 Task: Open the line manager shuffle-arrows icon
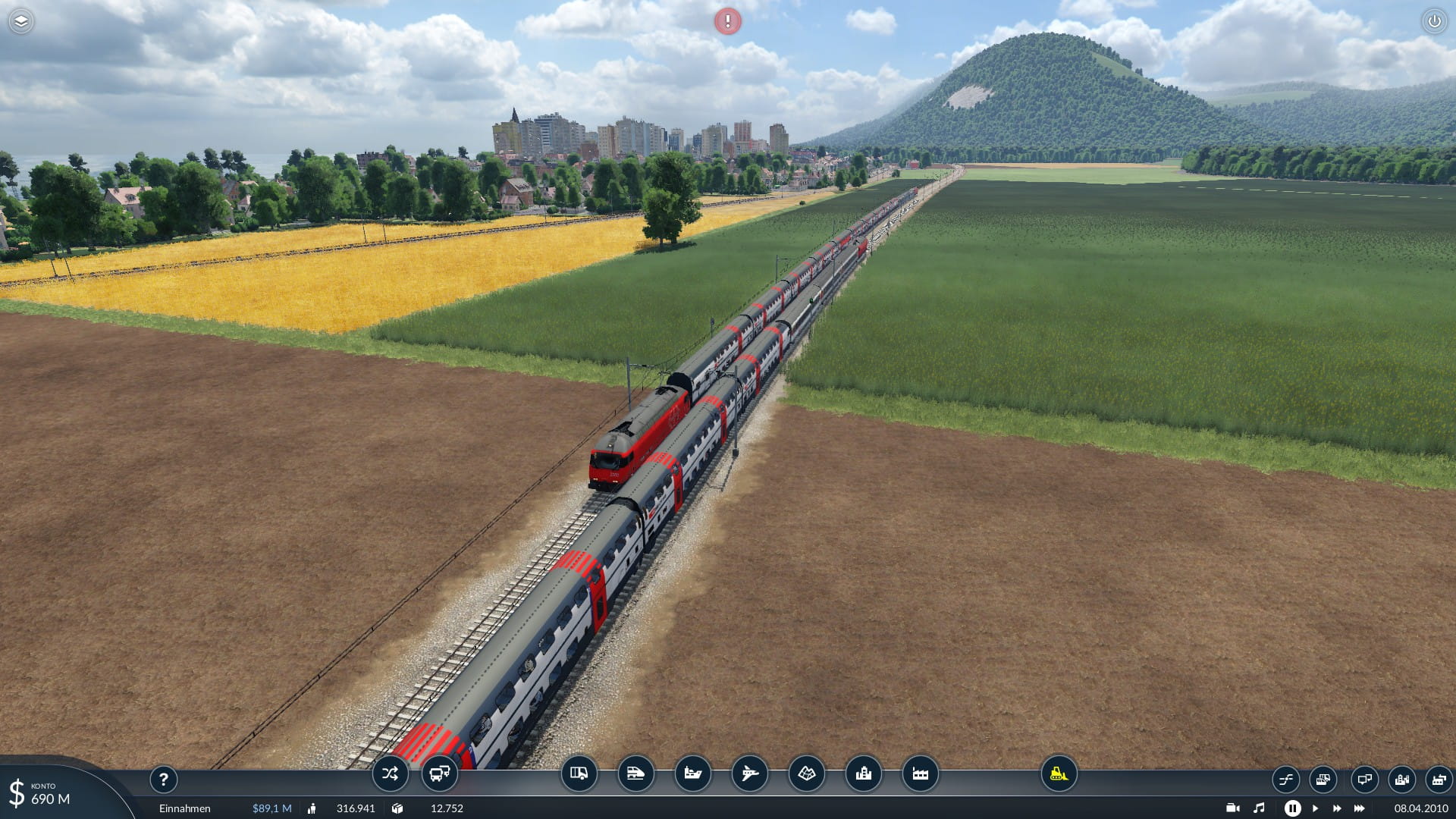[390, 773]
